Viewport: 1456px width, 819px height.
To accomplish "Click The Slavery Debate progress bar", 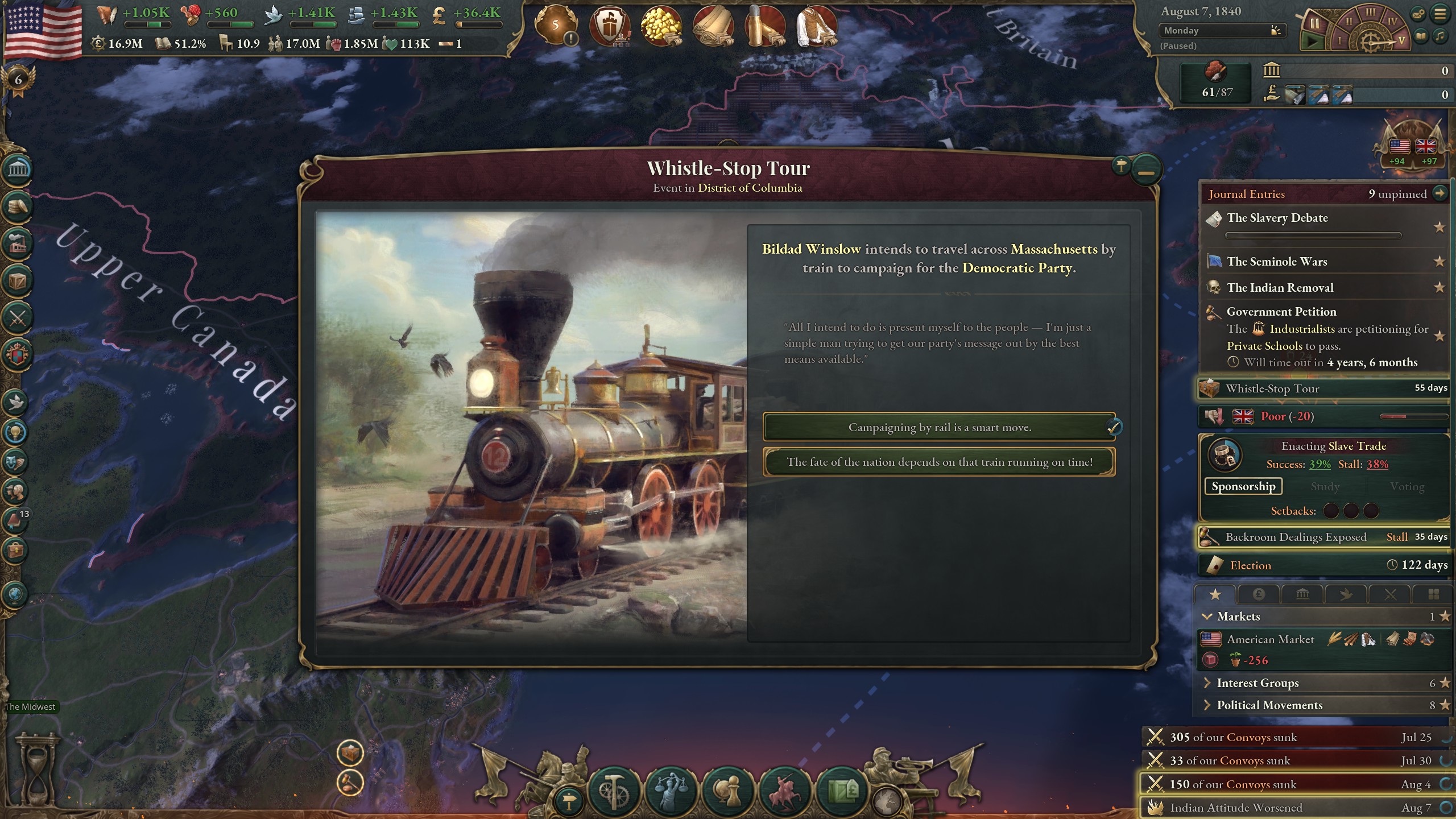I will [1314, 234].
